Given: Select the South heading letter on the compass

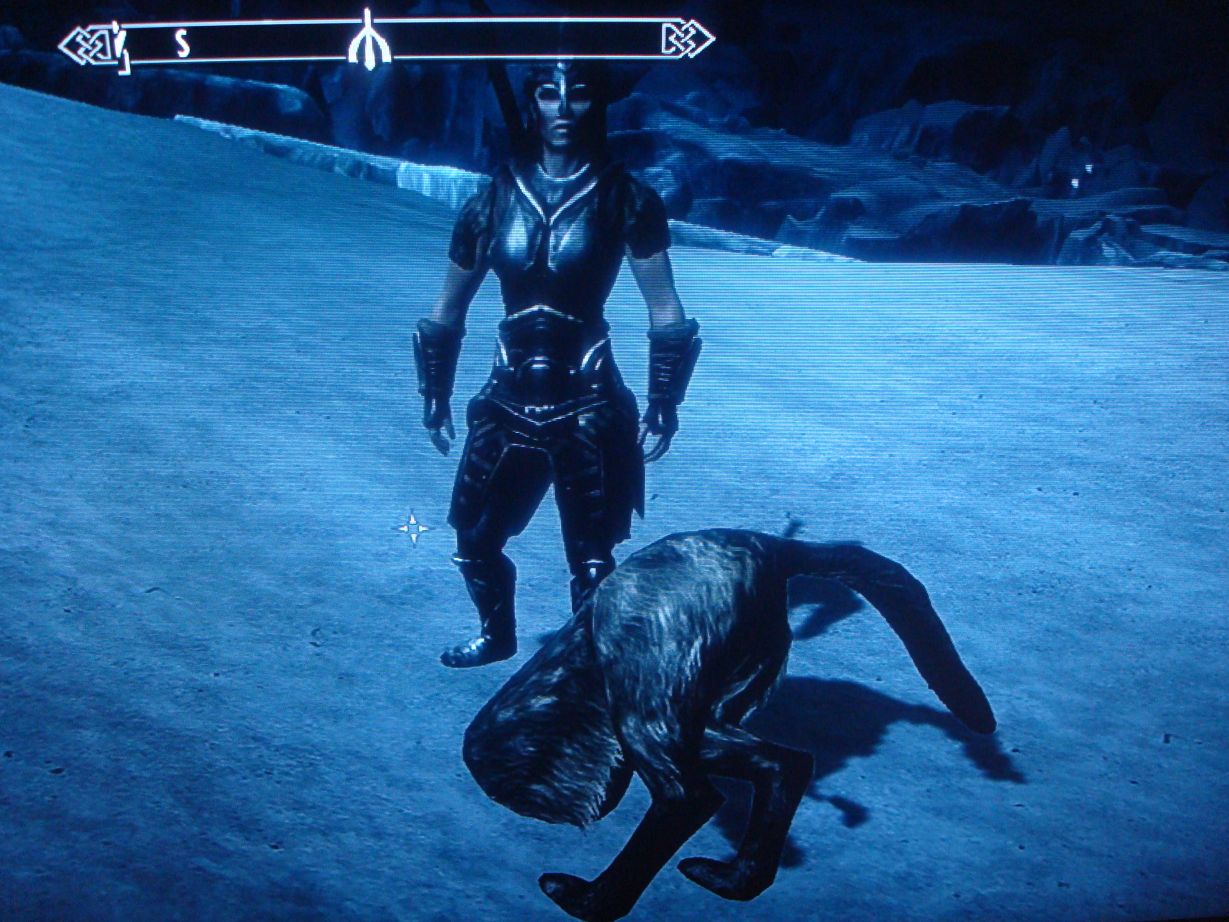Looking at the screenshot, I should [x=182, y=44].
